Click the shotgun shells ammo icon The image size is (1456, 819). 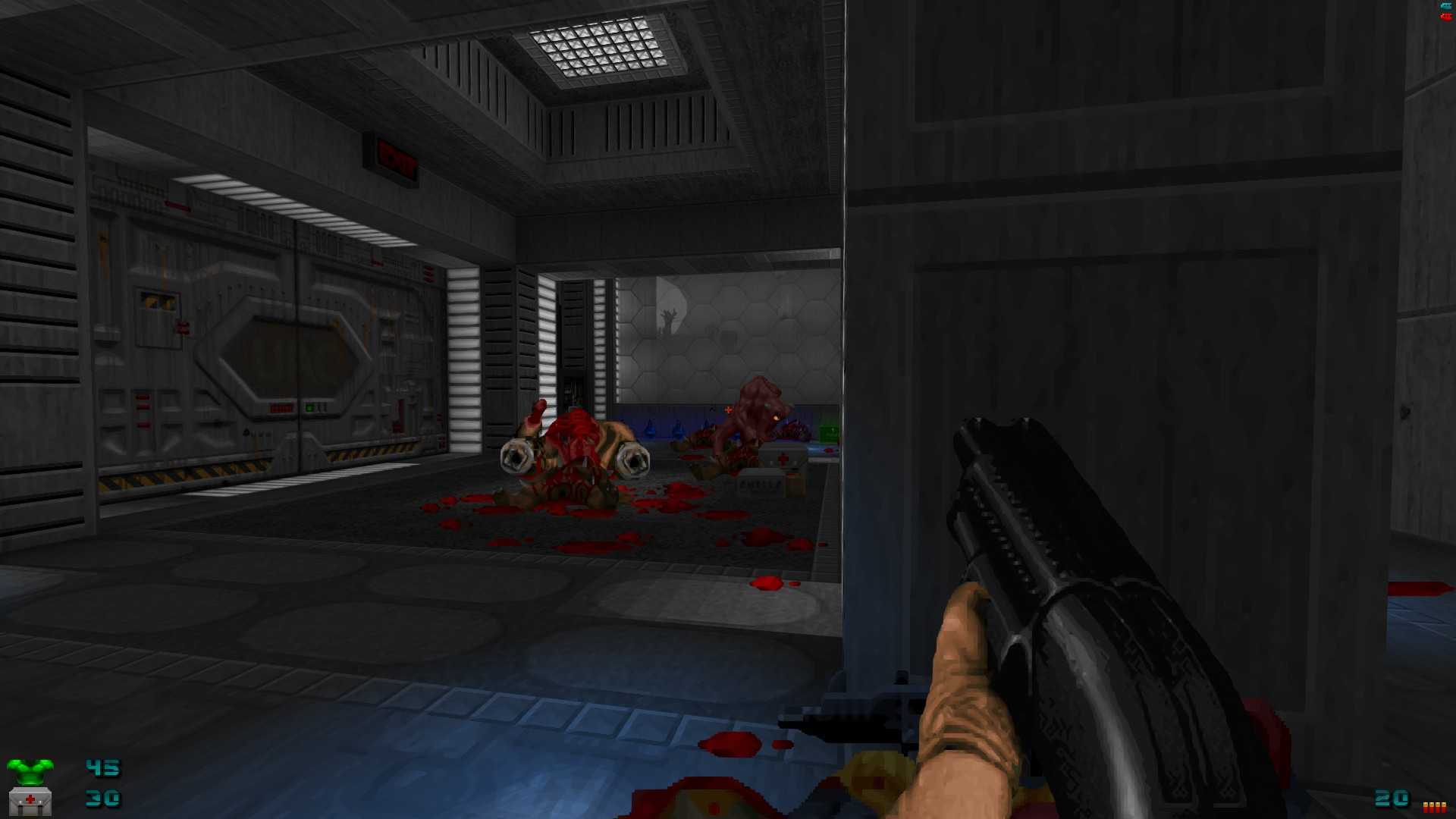pyautogui.click(x=1434, y=807)
